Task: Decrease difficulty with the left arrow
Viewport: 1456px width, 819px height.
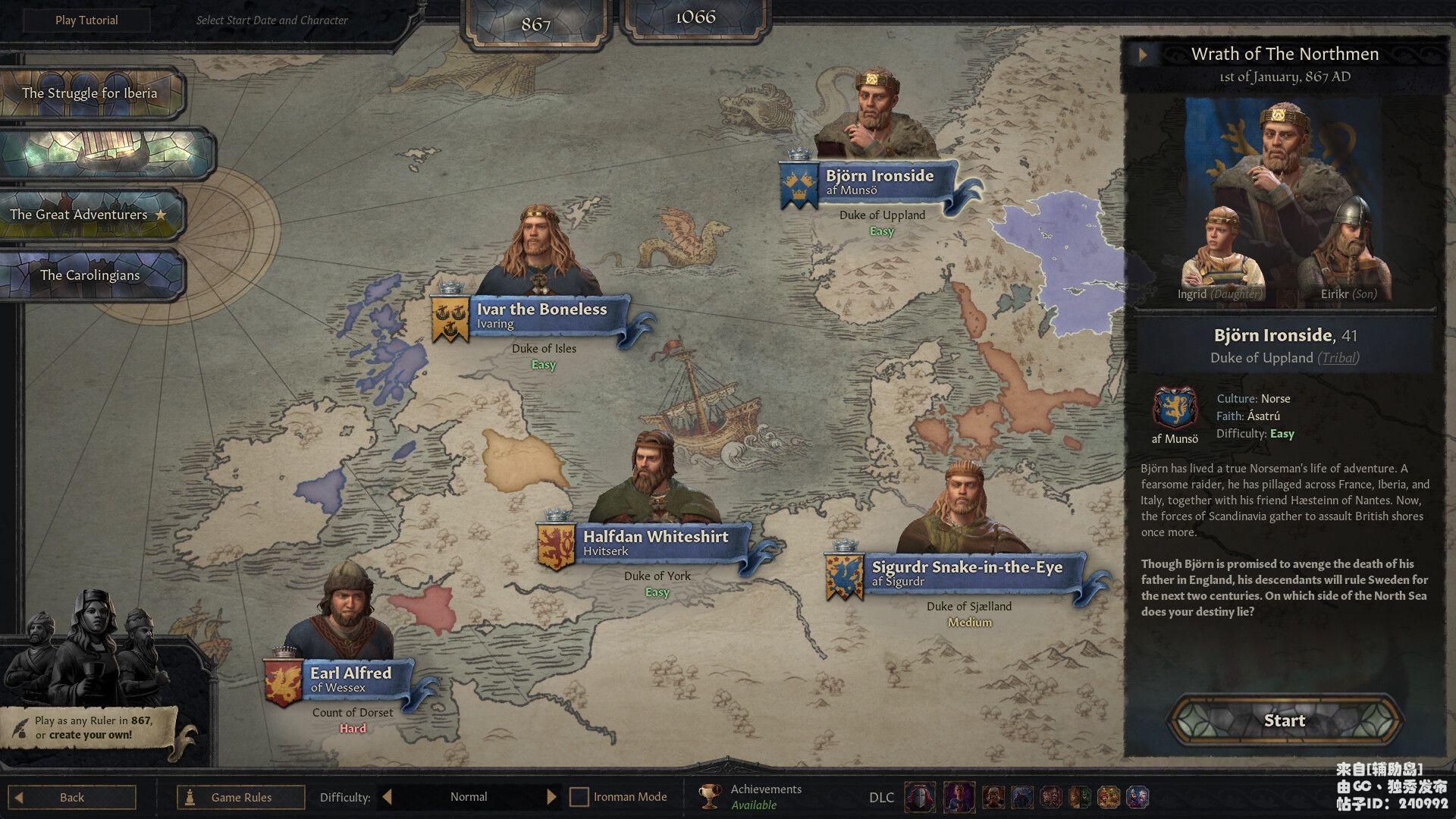Action: (x=388, y=797)
